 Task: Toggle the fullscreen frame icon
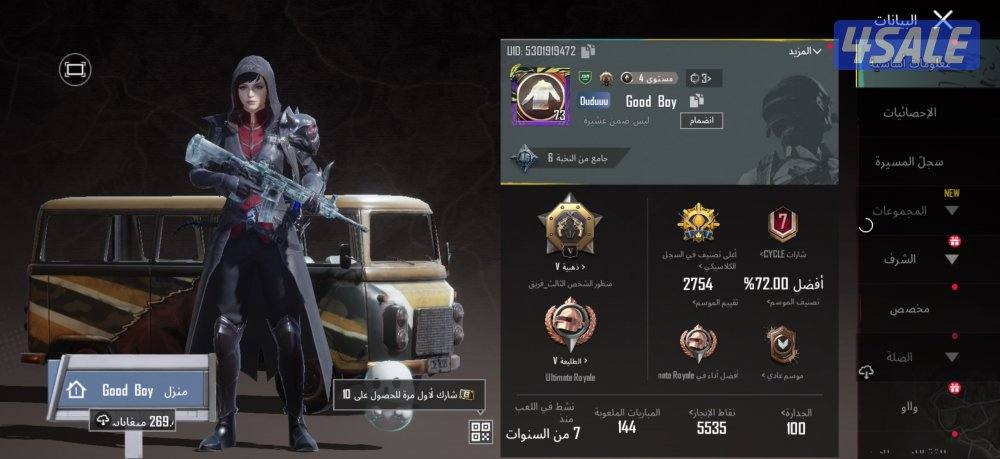coord(74,69)
